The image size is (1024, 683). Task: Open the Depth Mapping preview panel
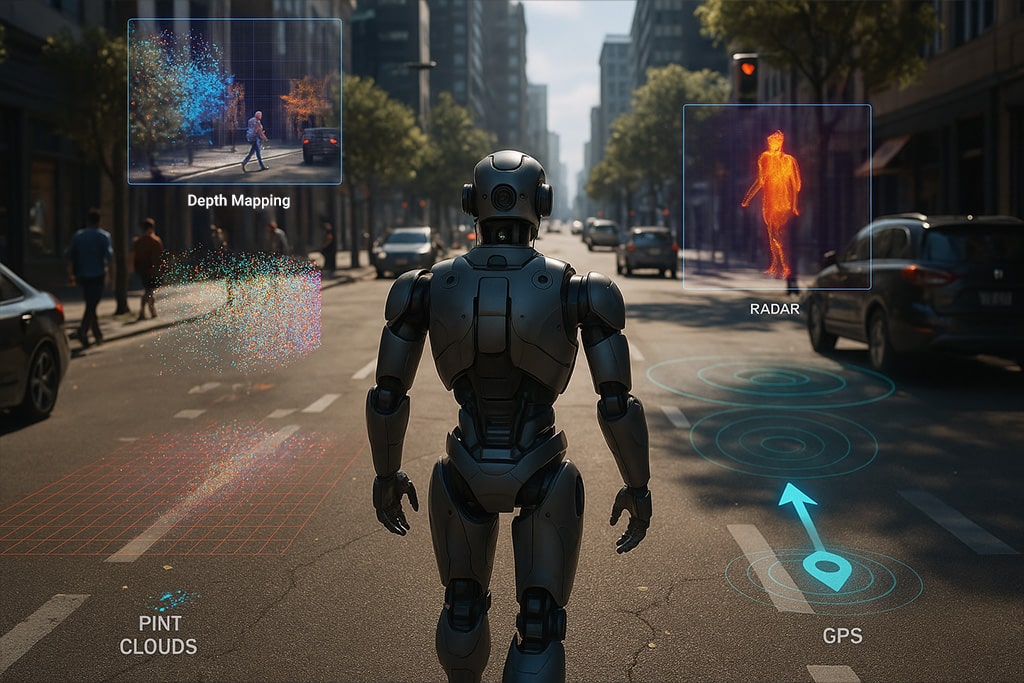pyautogui.click(x=235, y=101)
